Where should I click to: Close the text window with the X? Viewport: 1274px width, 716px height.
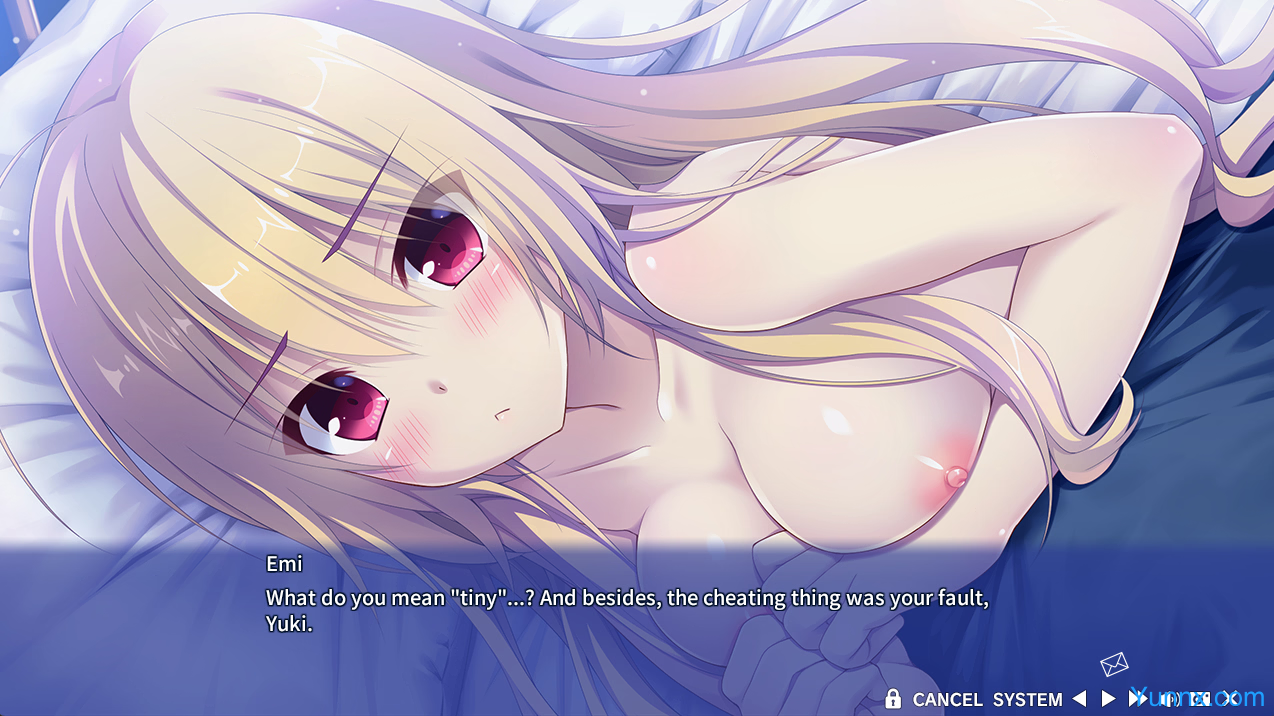pyautogui.click(x=1231, y=698)
